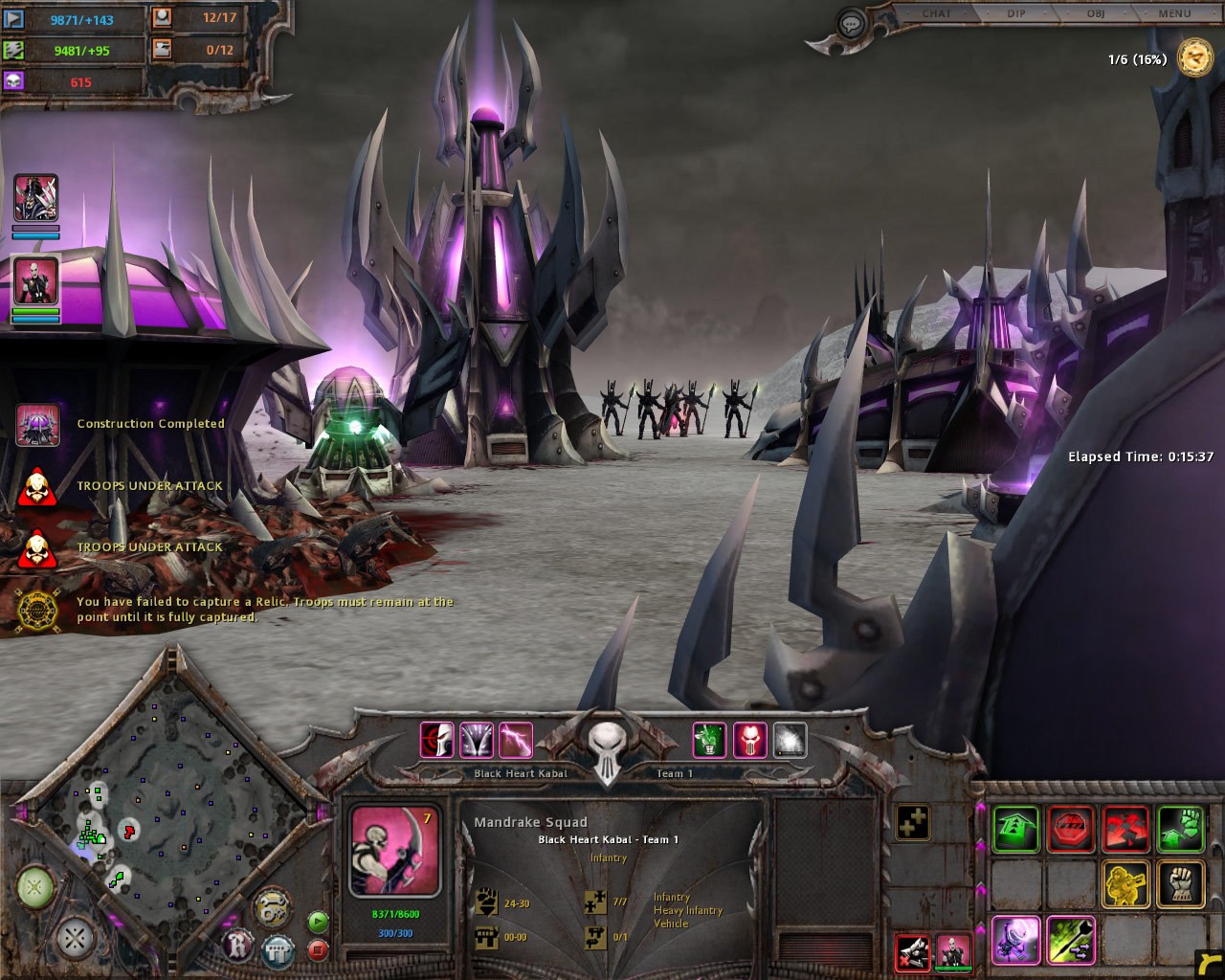Click the speech bubble chat icon
Viewport: 1225px width, 980px height.
pos(850,24)
